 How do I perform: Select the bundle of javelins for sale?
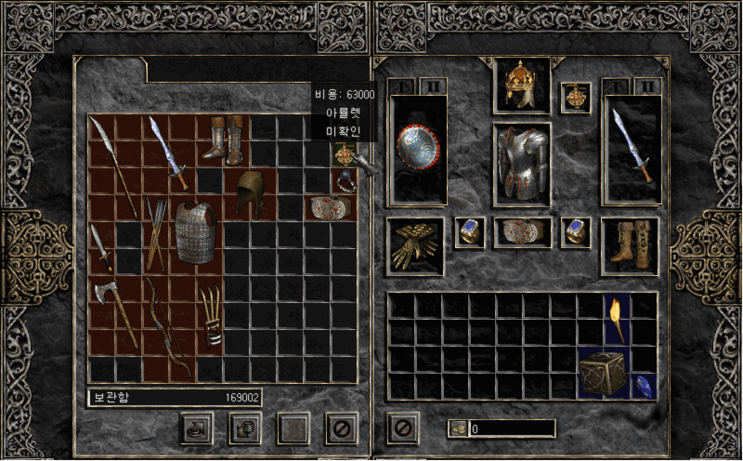click(x=156, y=232)
